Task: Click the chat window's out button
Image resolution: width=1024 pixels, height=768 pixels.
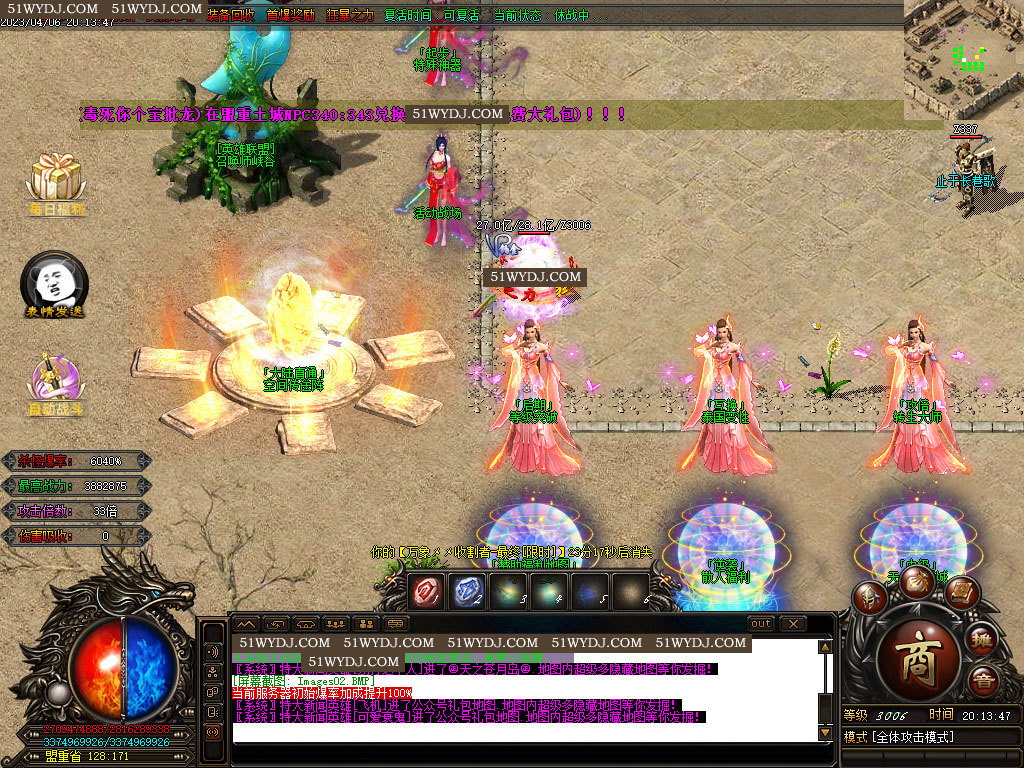Action: click(x=761, y=623)
